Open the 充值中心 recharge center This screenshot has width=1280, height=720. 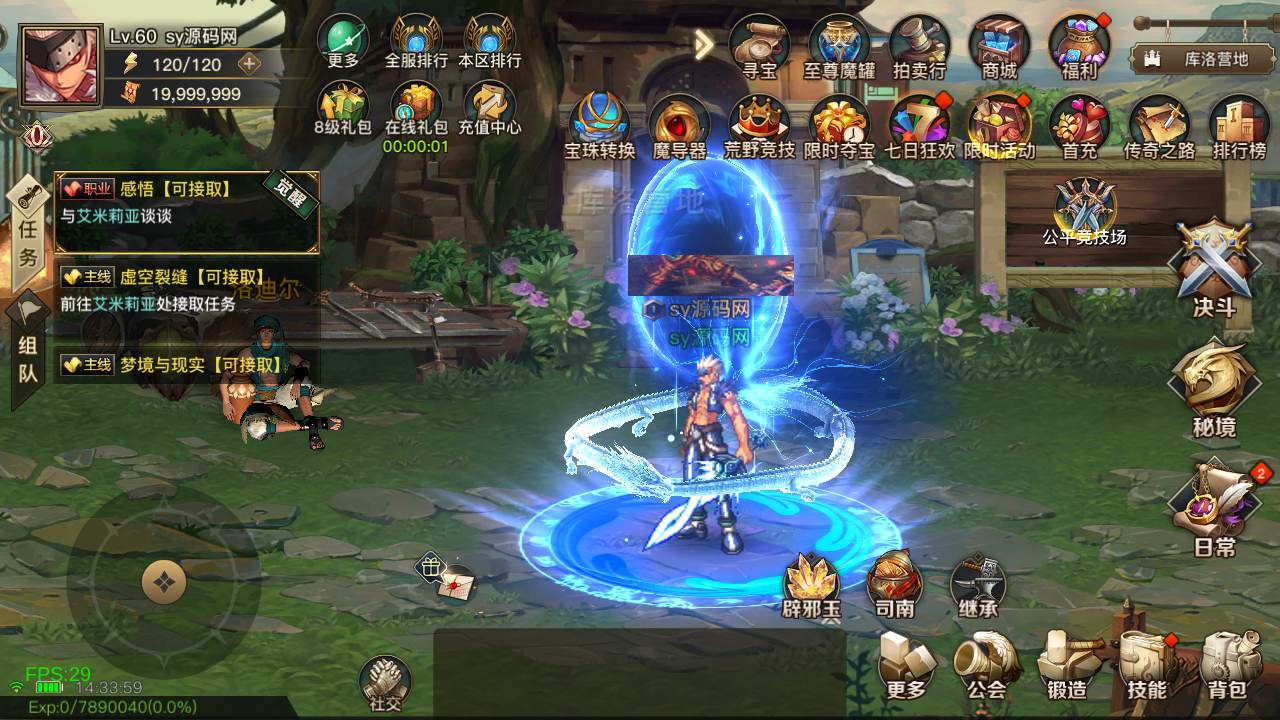(x=490, y=108)
